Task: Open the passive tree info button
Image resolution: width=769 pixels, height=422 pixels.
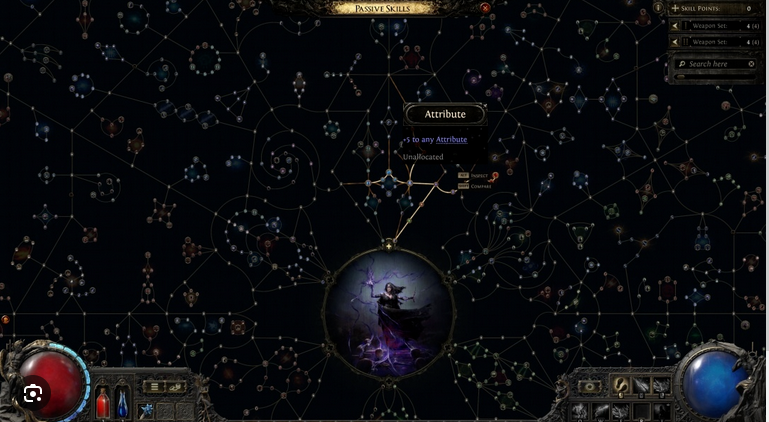Action: (658, 8)
